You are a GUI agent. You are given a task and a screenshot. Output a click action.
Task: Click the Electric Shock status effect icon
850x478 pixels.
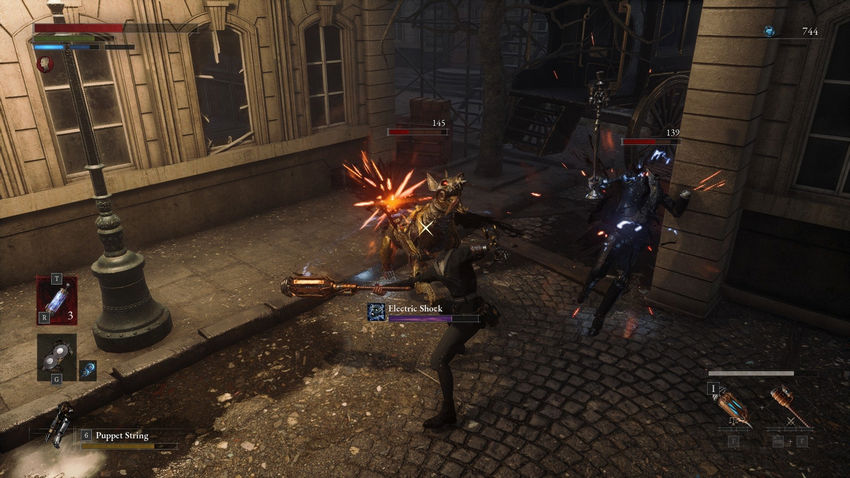[377, 311]
